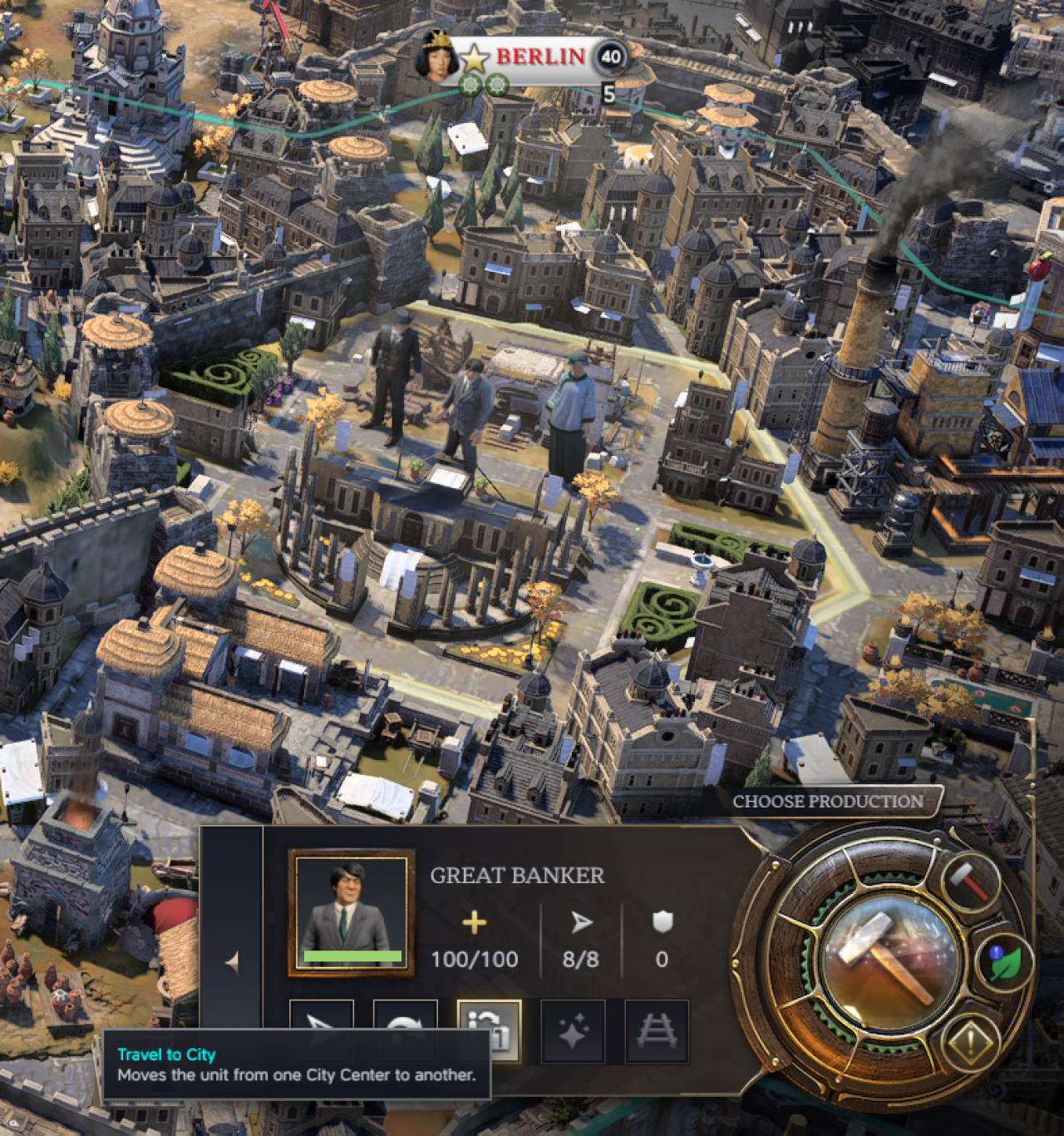Activate the railroad track unit action
Viewport: 1064px width, 1136px height.
(x=657, y=1031)
